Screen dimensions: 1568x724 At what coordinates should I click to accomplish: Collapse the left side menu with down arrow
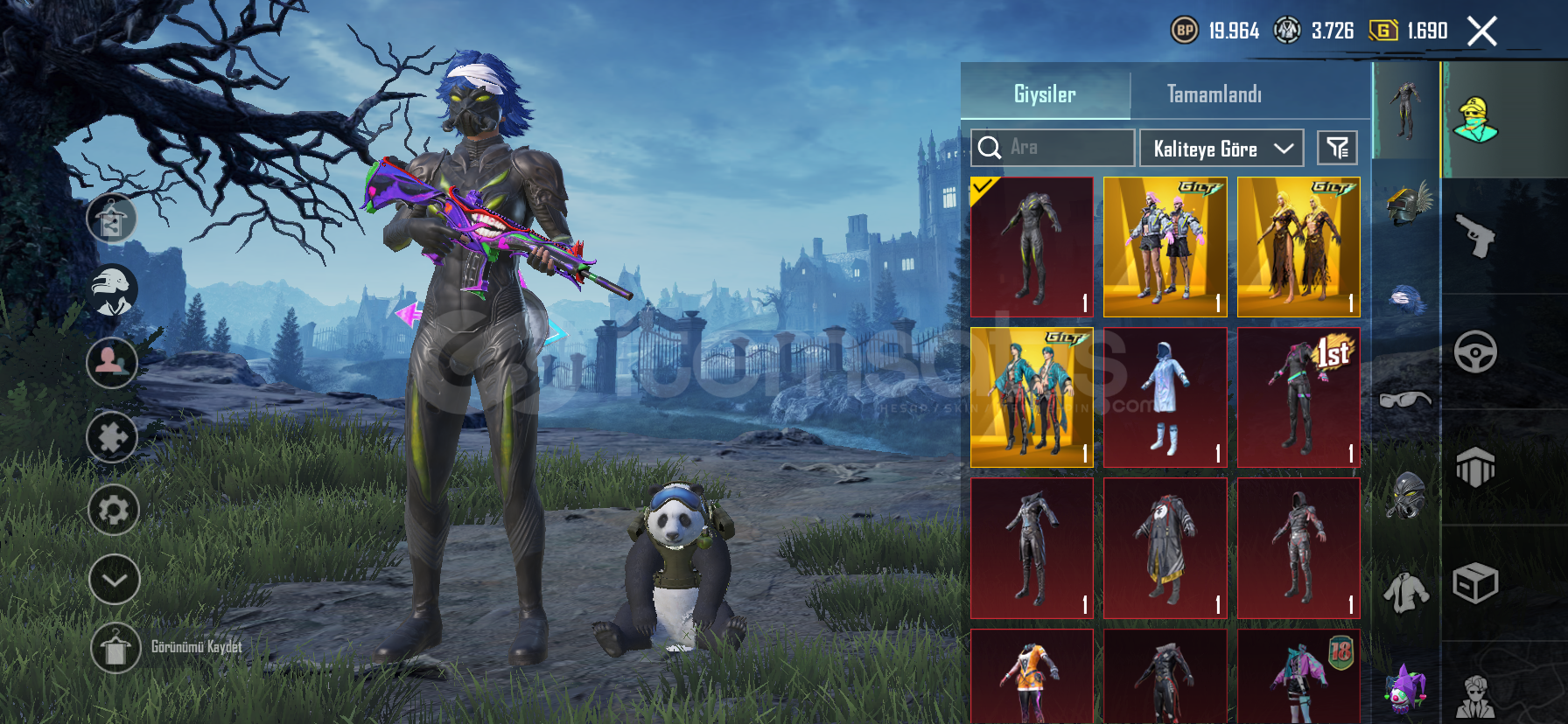(x=114, y=580)
